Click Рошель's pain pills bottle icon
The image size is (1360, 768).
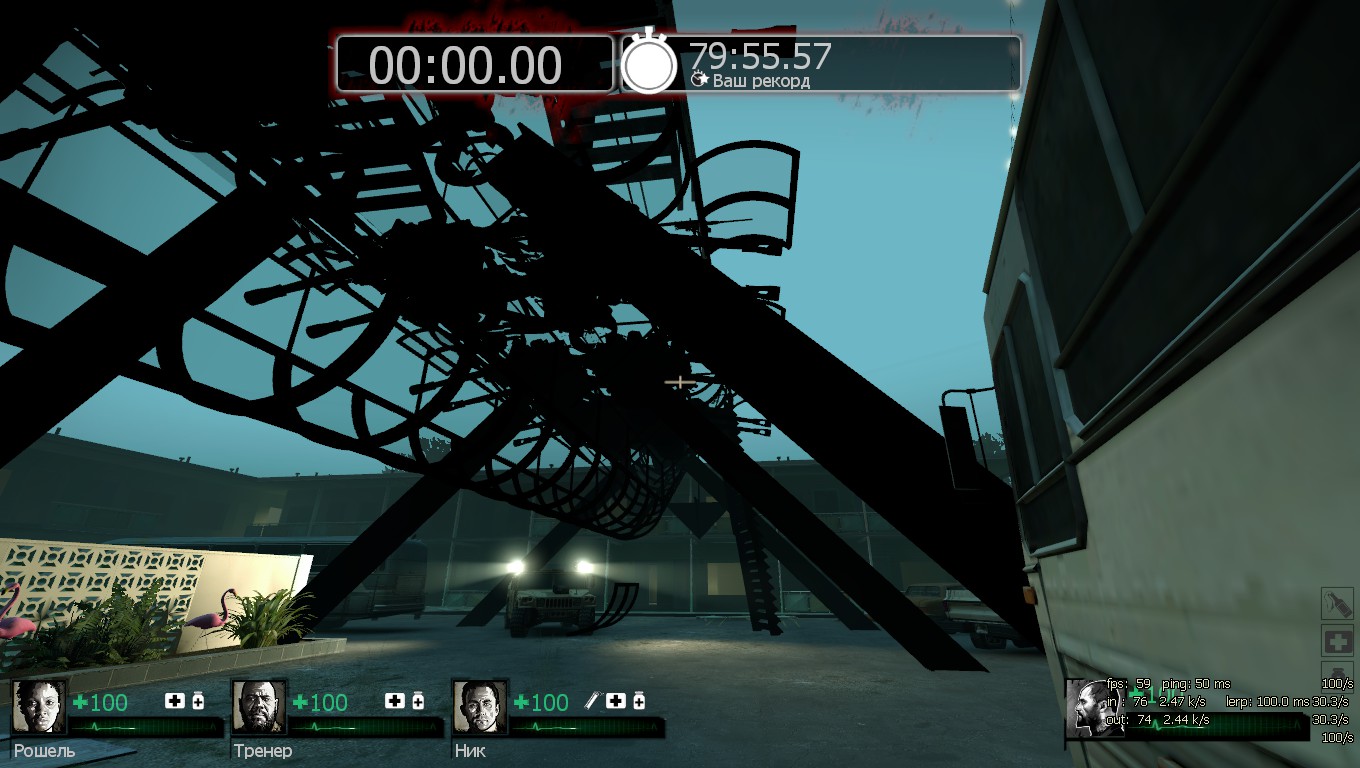198,701
